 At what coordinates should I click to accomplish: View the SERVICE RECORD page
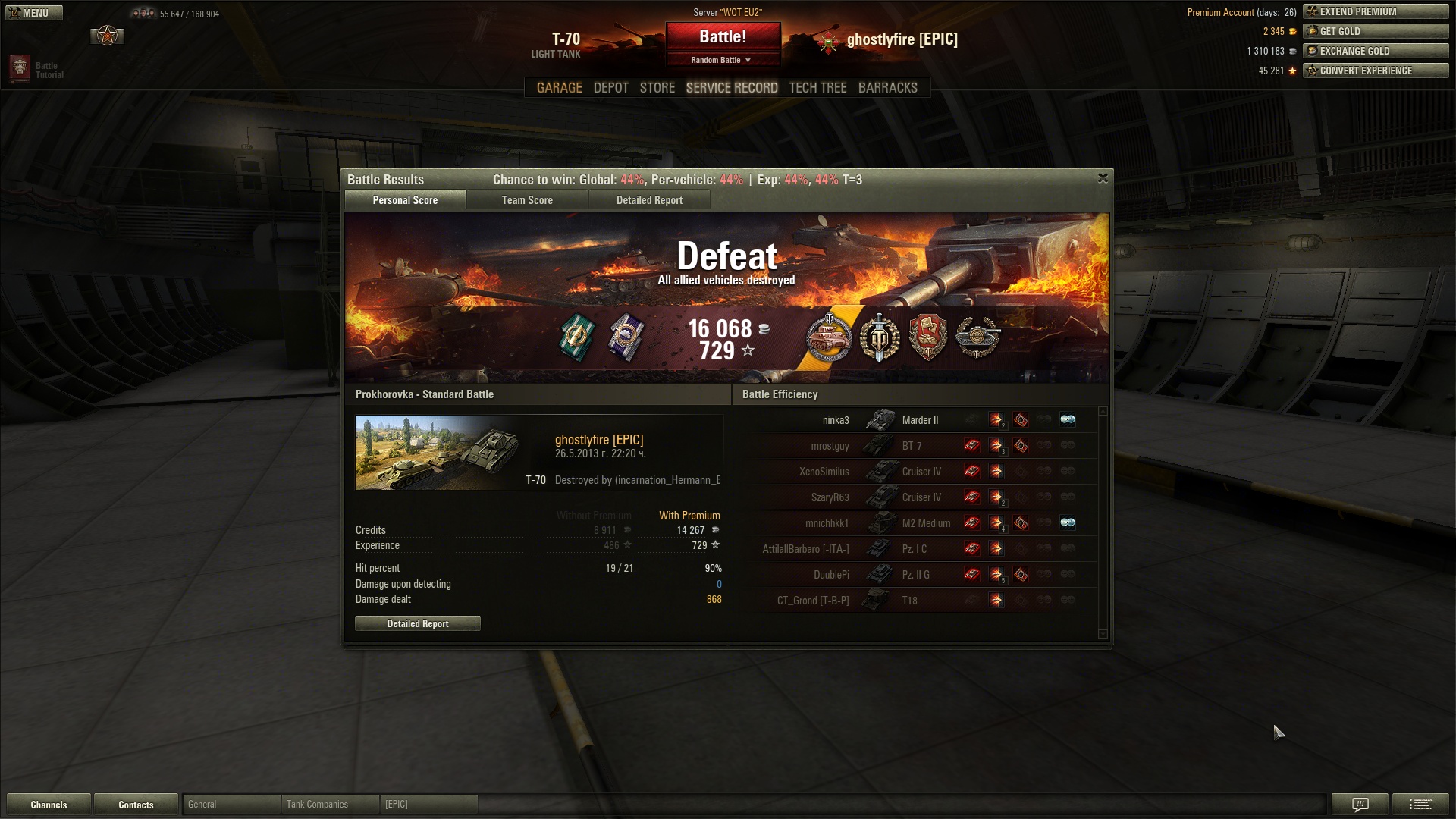[x=732, y=88]
